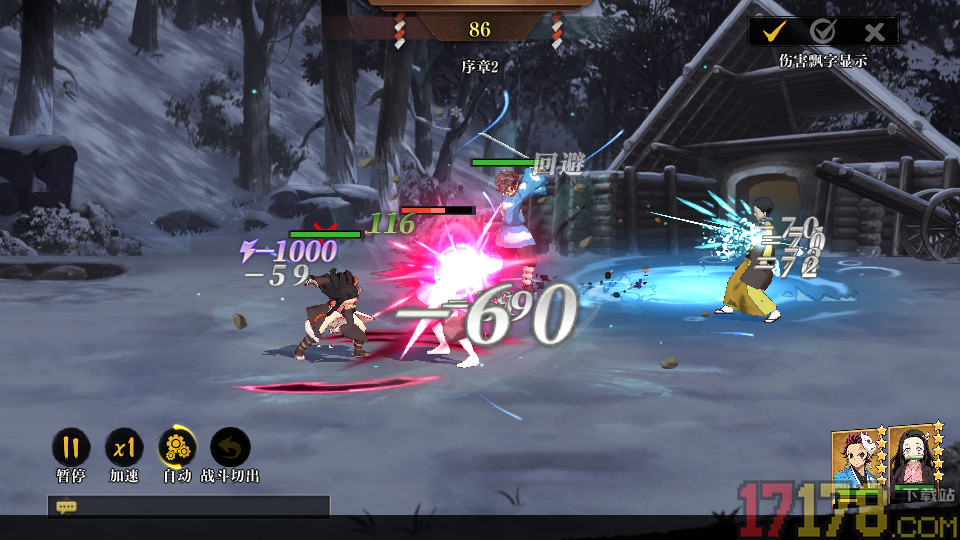The image size is (960, 540).
Task: Select the yellow checkmark damage display option
Action: click(x=773, y=31)
